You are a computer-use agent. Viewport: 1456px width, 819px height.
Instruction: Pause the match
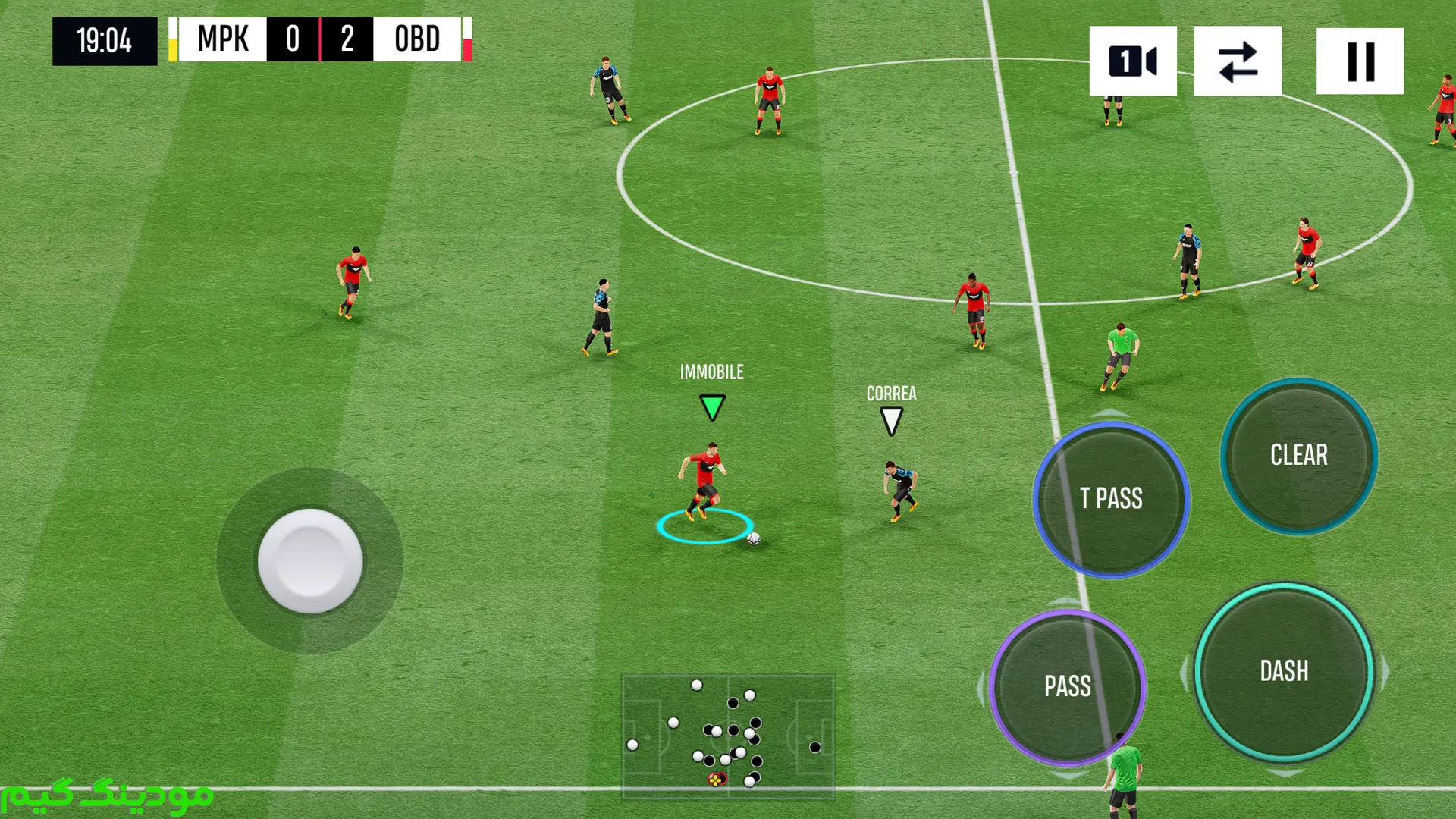pos(1360,61)
